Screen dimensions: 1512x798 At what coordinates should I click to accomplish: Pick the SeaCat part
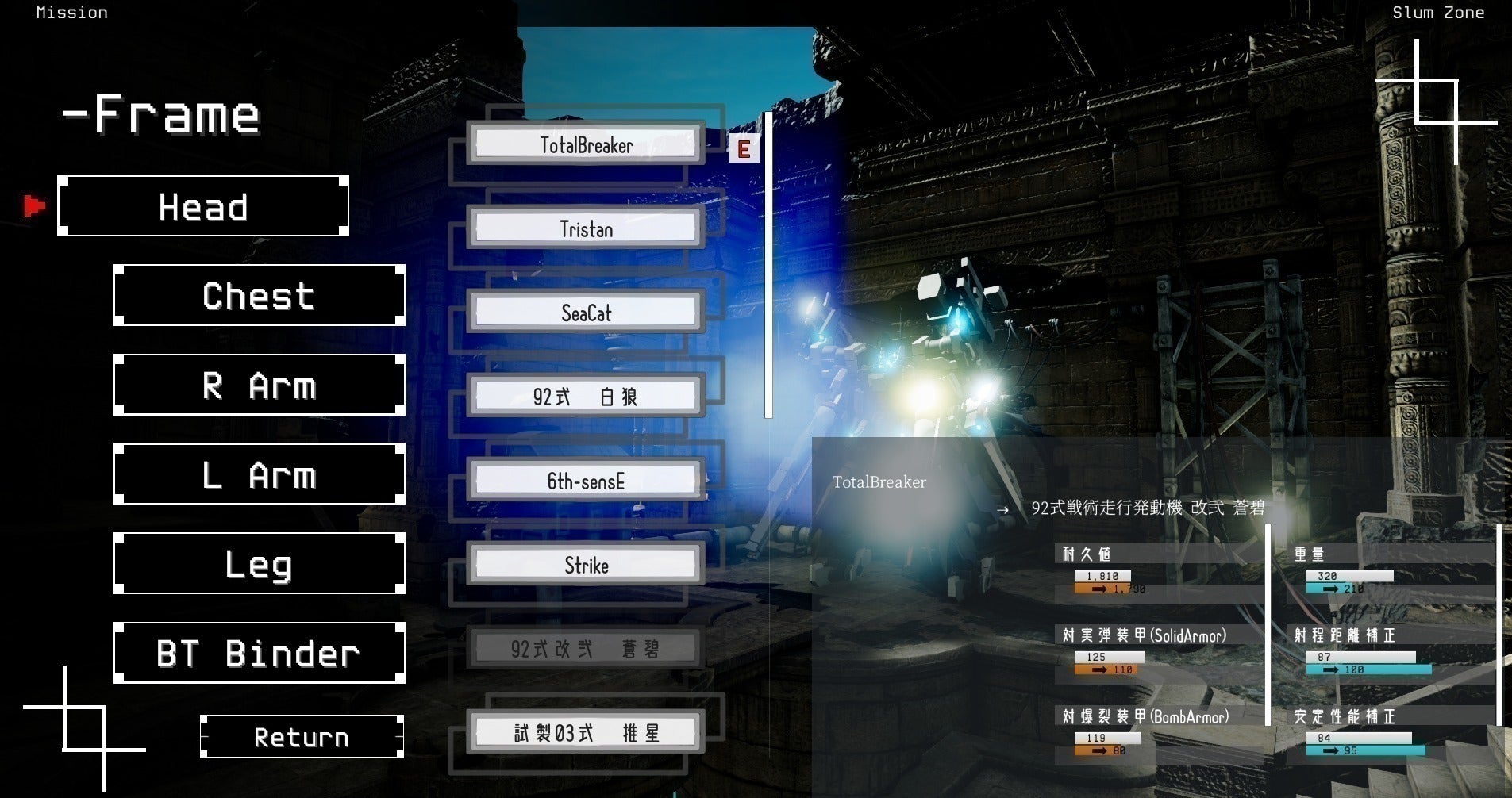[586, 313]
